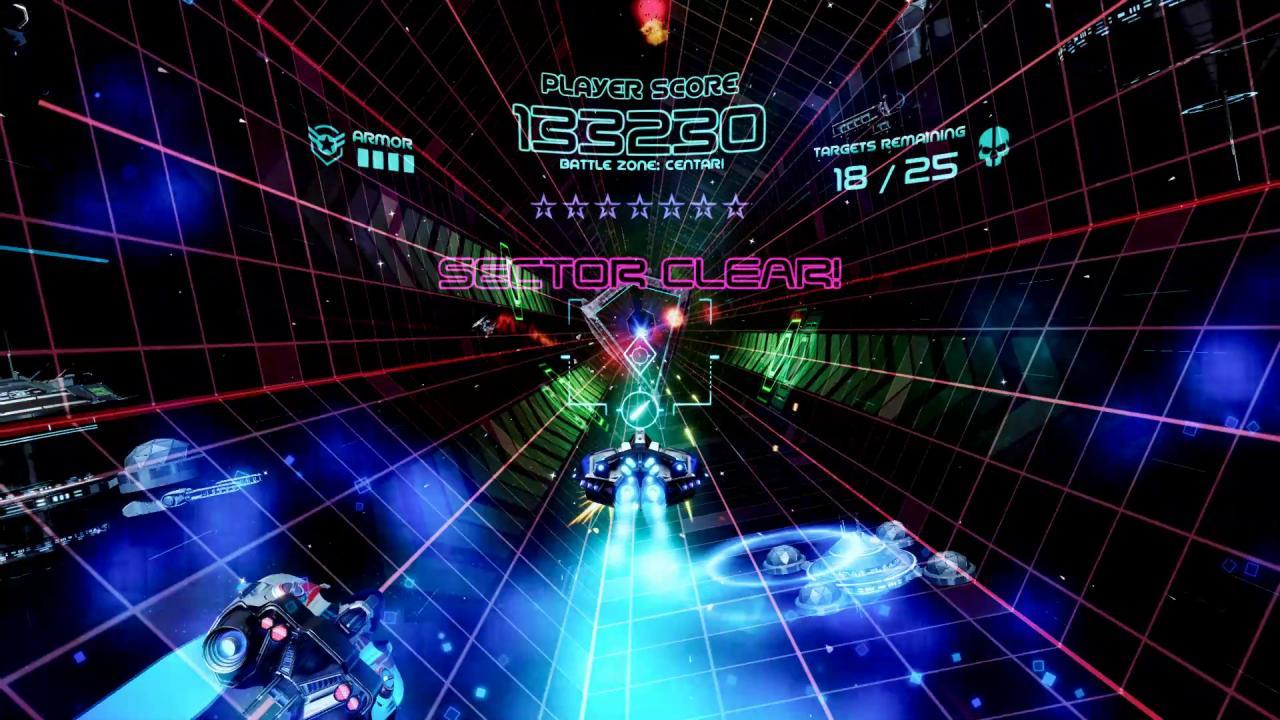Viewport: 1280px width, 720px height.
Task: Click the leftmost star in the rating row
Action: (545, 207)
